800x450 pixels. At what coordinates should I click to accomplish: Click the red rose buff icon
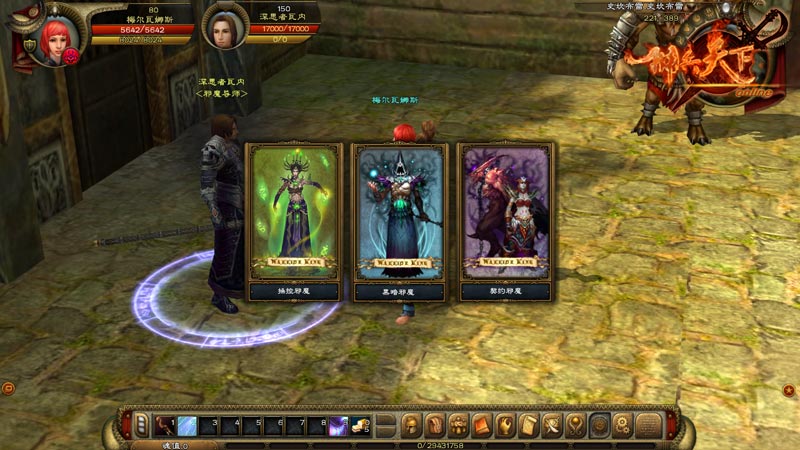(x=72, y=58)
